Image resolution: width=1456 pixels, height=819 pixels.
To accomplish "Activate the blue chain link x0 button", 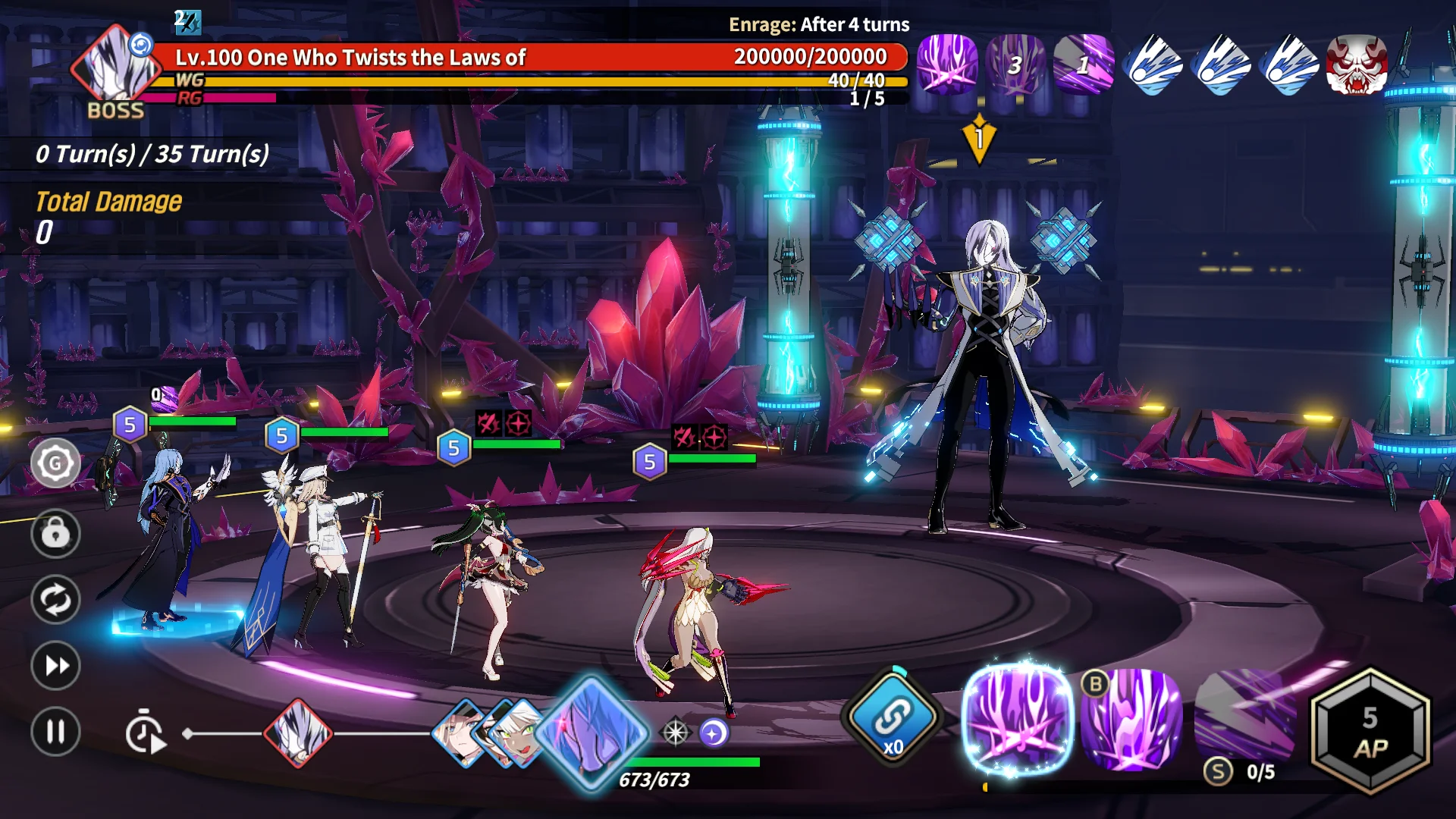I will [x=893, y=717].
